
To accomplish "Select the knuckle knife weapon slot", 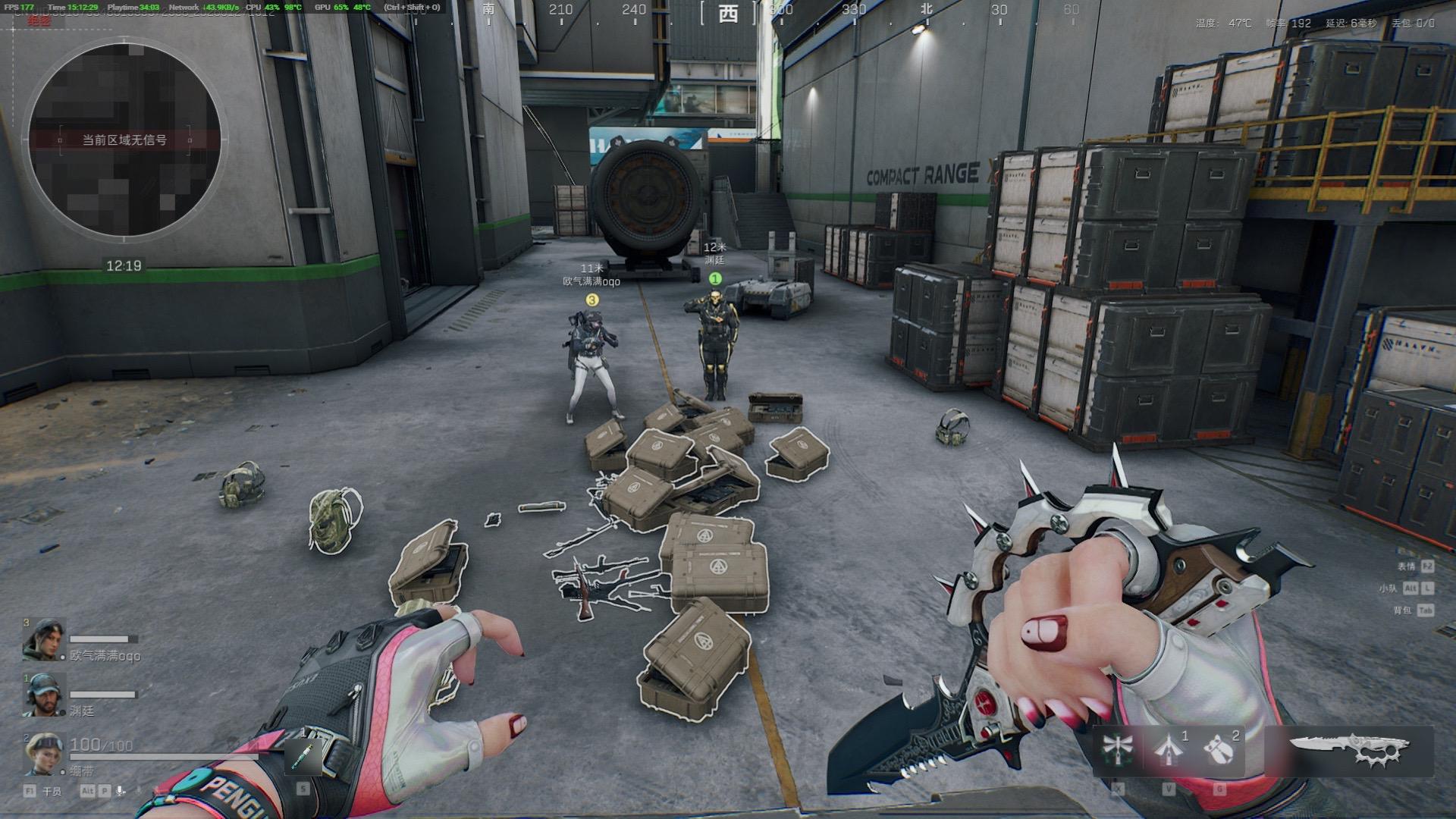I will click(x=1349, y=749).
